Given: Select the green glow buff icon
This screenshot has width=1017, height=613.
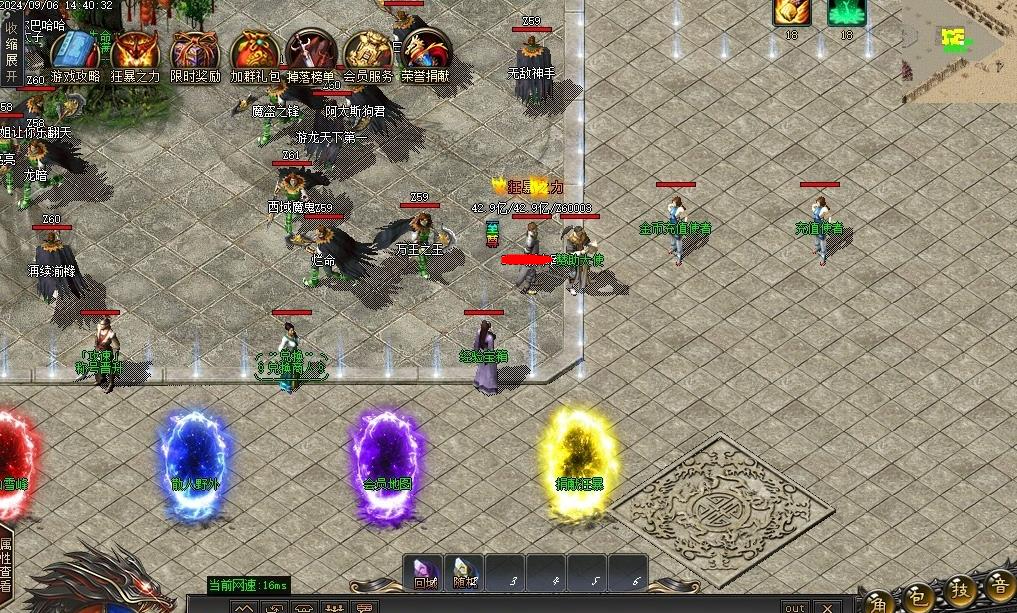Looking at the screenshot, I should click(846, 13).
